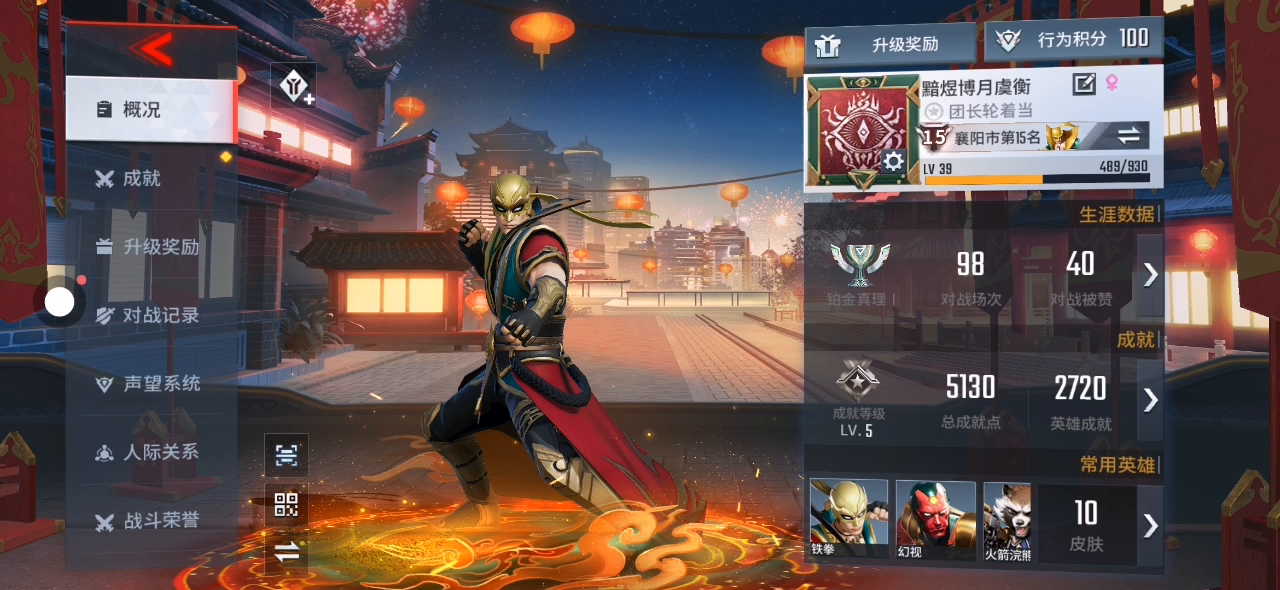This screenshot has height=590, width=1280.
Task: Switch the ranking title with swap arrows
Action: pos(1128,135)
